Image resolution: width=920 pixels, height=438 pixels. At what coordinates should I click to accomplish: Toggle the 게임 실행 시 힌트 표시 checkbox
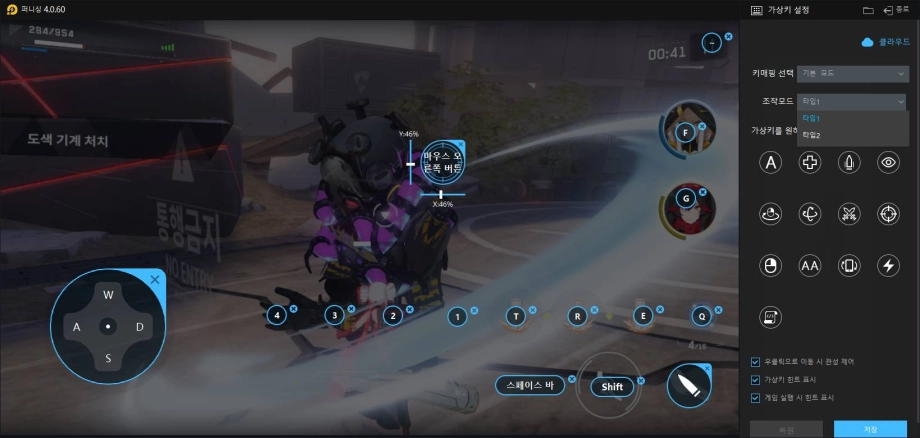[x=755, y=397]
